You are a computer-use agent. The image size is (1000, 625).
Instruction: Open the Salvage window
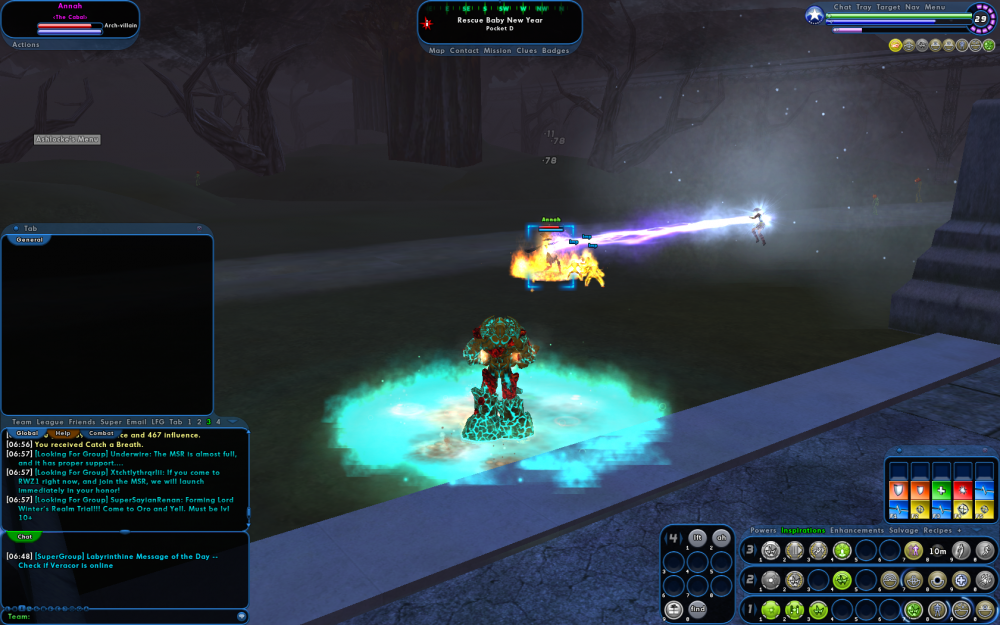pyautogui.click(x=904, y=530)
